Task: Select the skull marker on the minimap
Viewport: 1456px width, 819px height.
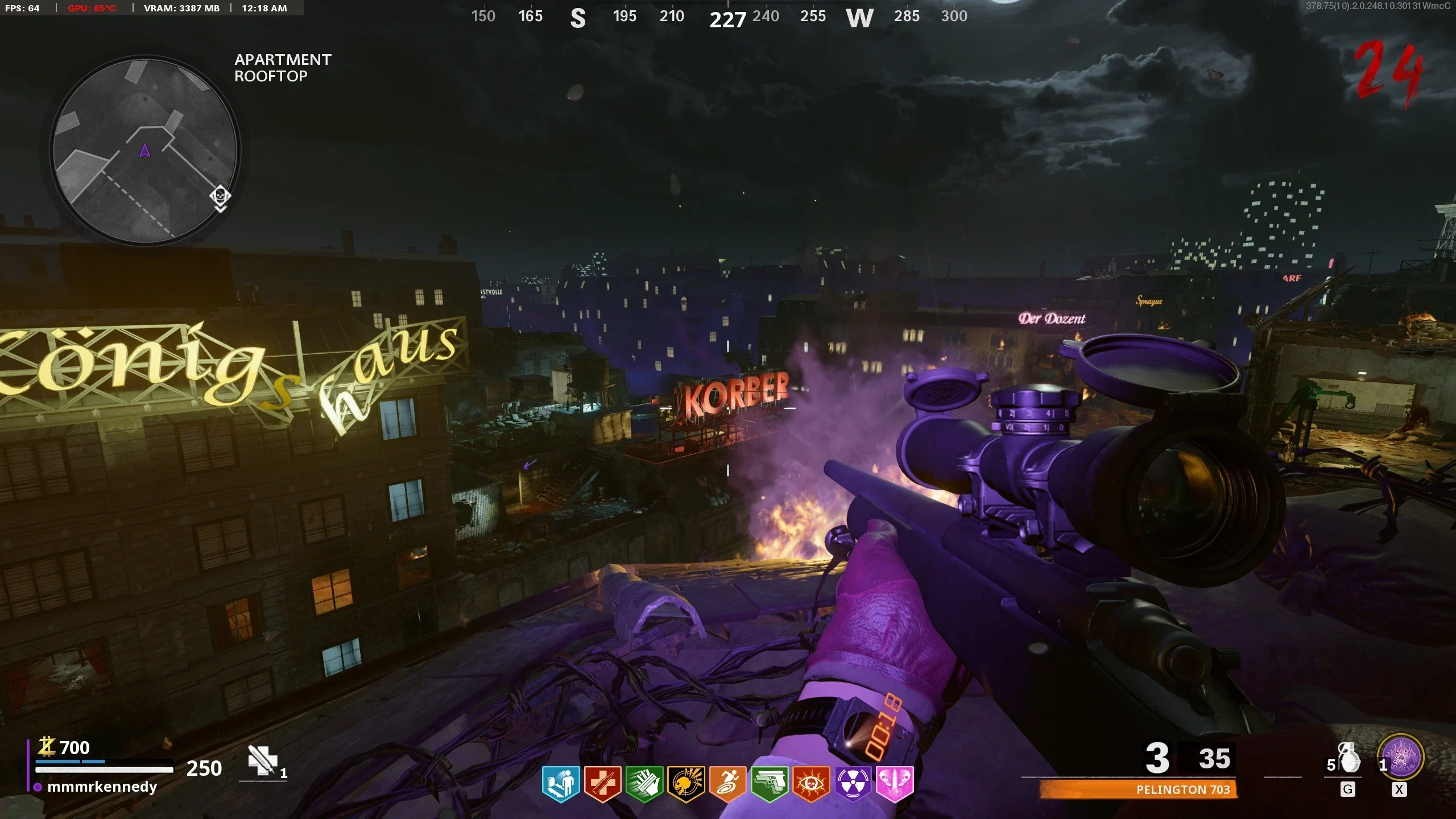Action: (220, 196)
